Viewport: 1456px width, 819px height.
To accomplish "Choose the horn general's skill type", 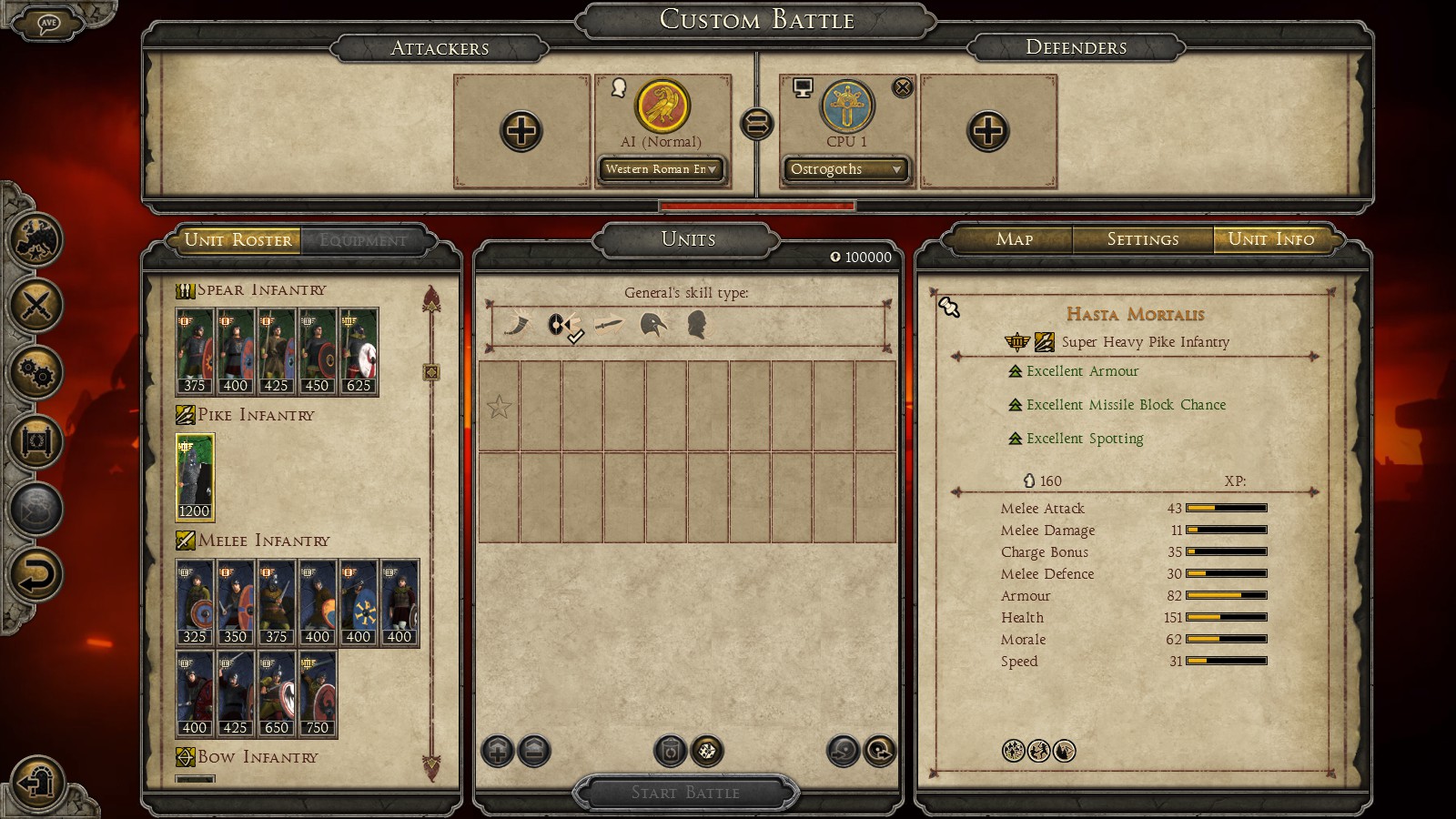I will [x=518, y=325].
